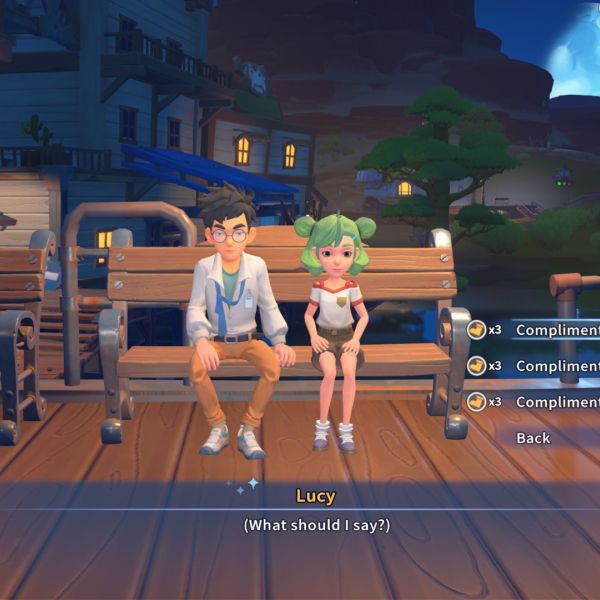Choose the Back dialogue option
Image resolution: width=600 pixels, height=600 pixels.
pyautogui.click(x=533, y=438)
